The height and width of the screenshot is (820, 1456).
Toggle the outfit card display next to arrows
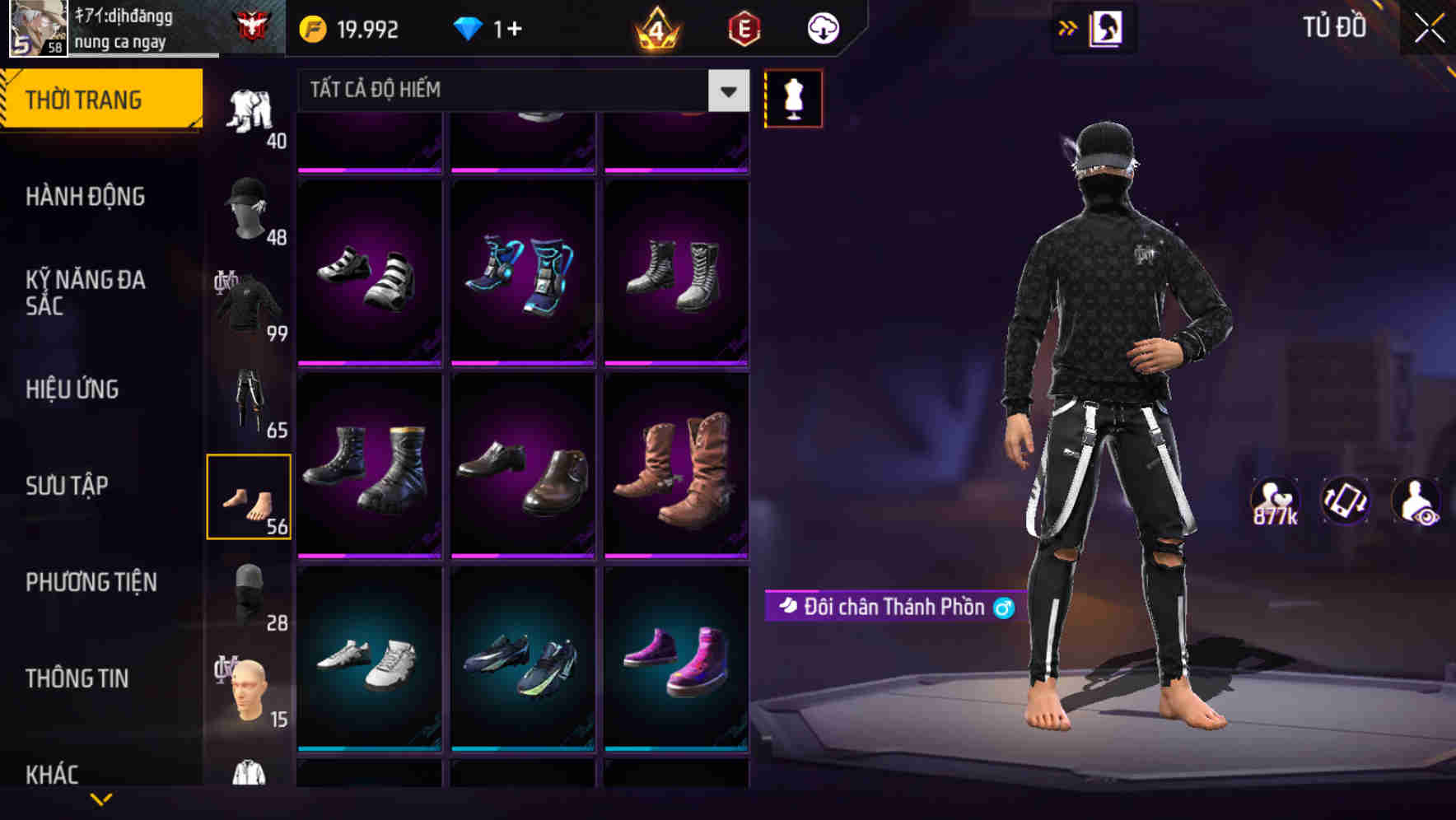click(x=1104, y=27)
